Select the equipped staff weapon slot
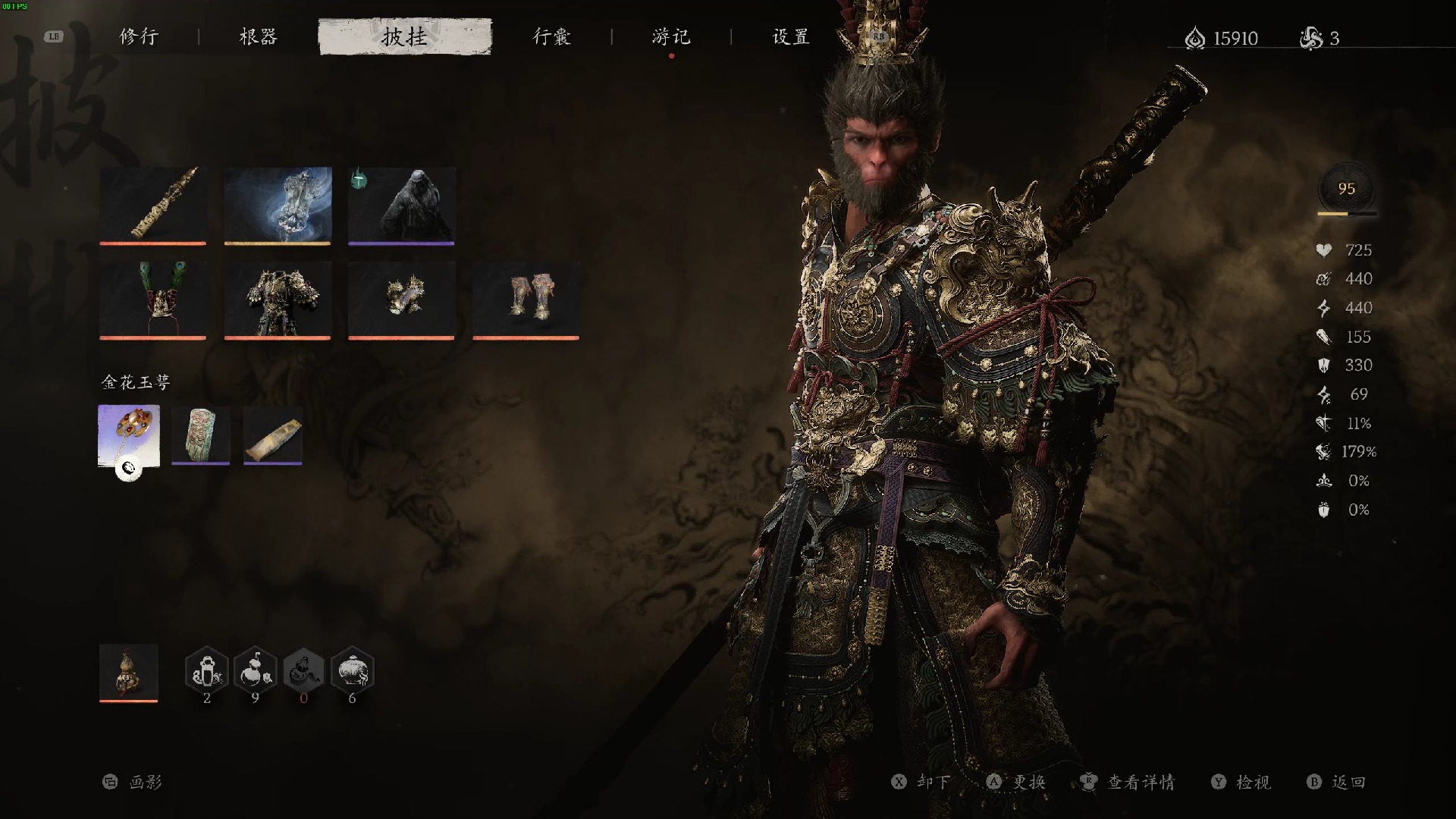Viewport: 1456px width, 819px height. pos(152,205)
